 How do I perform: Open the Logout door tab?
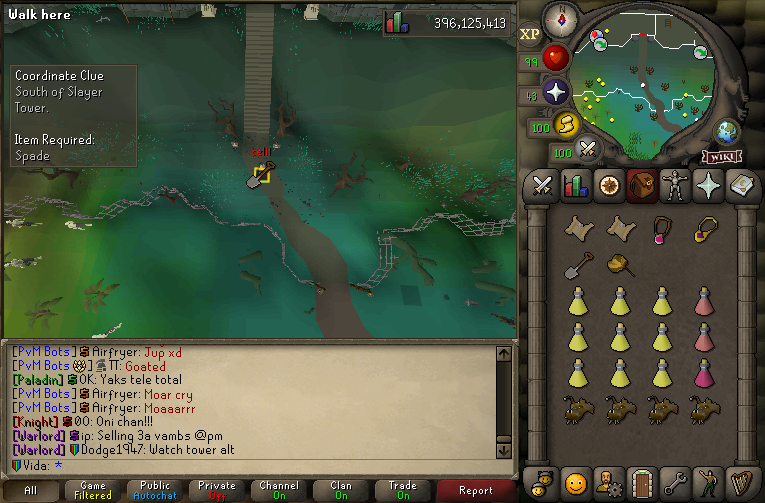(x=640, y=482)
